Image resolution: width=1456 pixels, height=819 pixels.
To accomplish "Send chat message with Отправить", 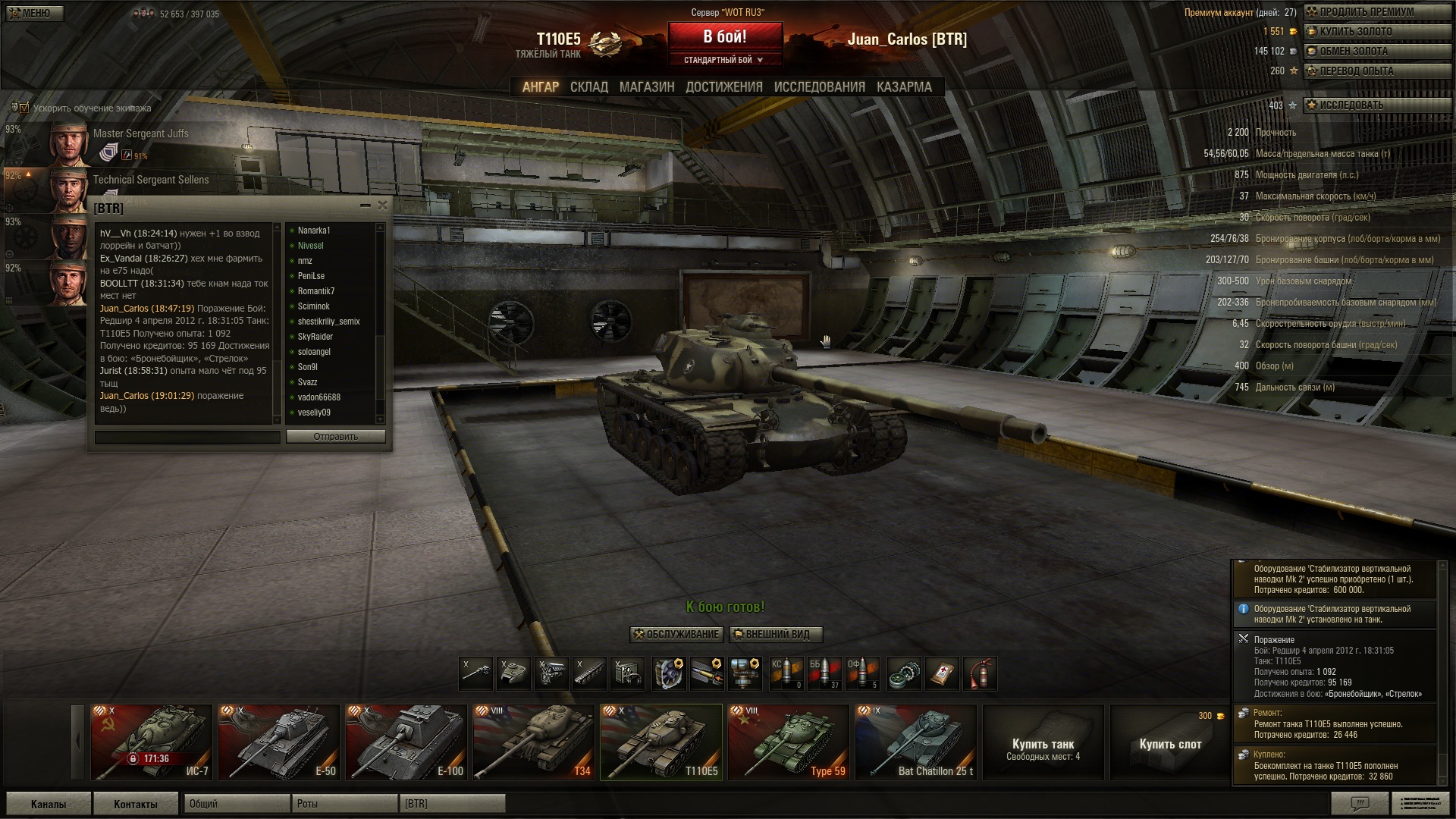I will click(335, 437).
